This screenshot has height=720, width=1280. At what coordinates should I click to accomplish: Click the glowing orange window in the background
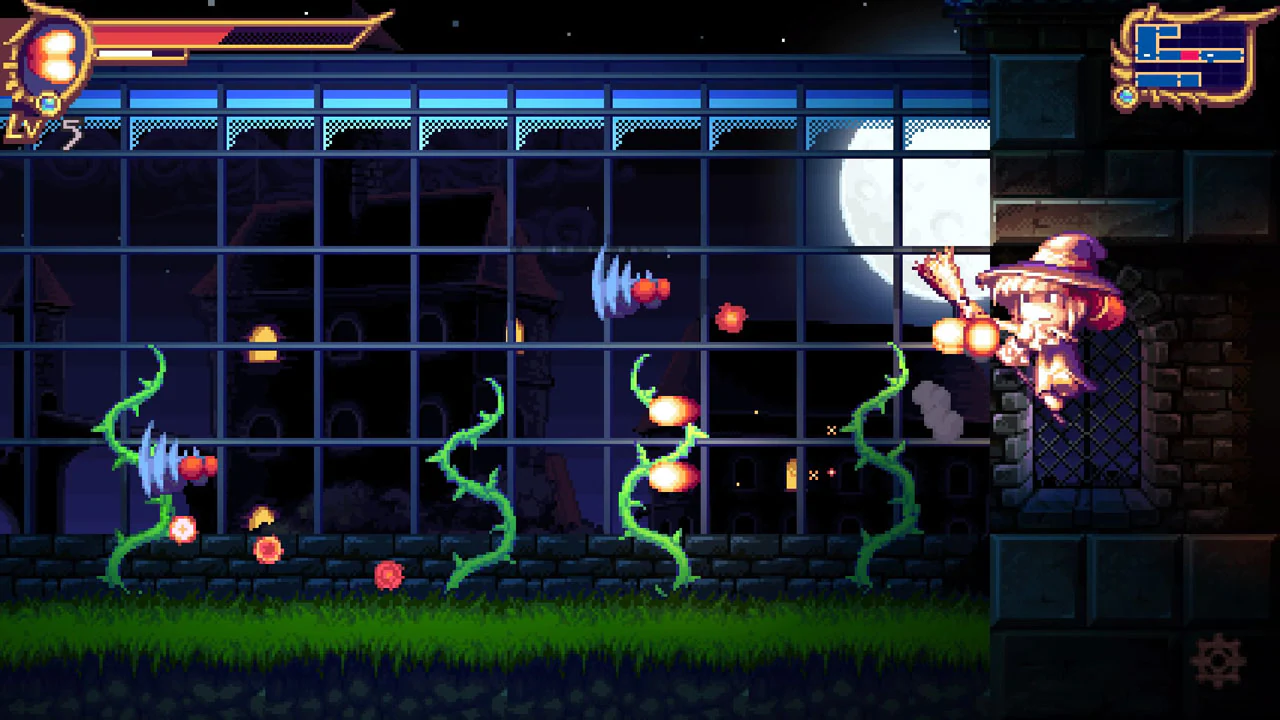265,338
